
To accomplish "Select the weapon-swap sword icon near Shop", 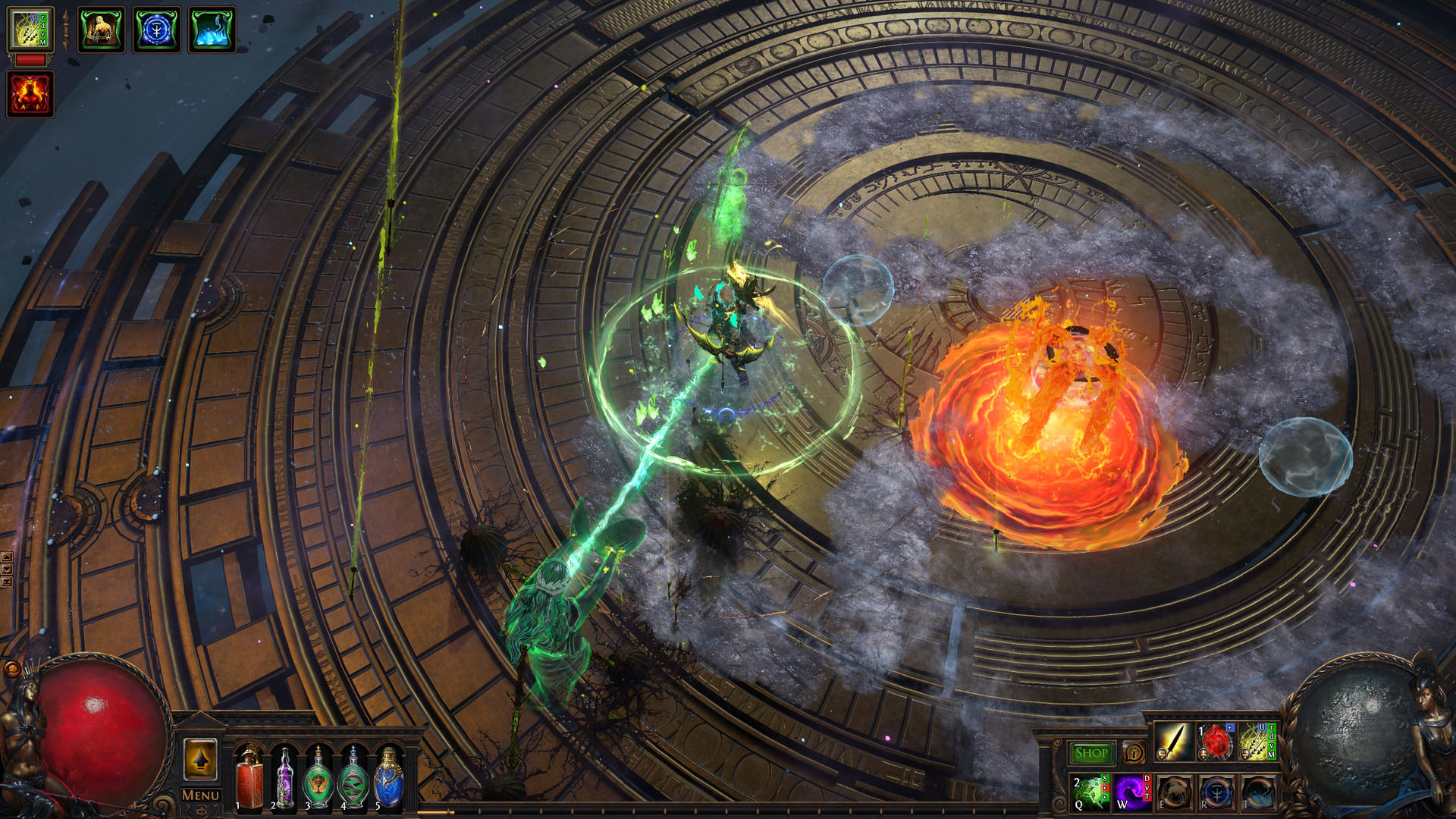I will [x=1175, y=742].
